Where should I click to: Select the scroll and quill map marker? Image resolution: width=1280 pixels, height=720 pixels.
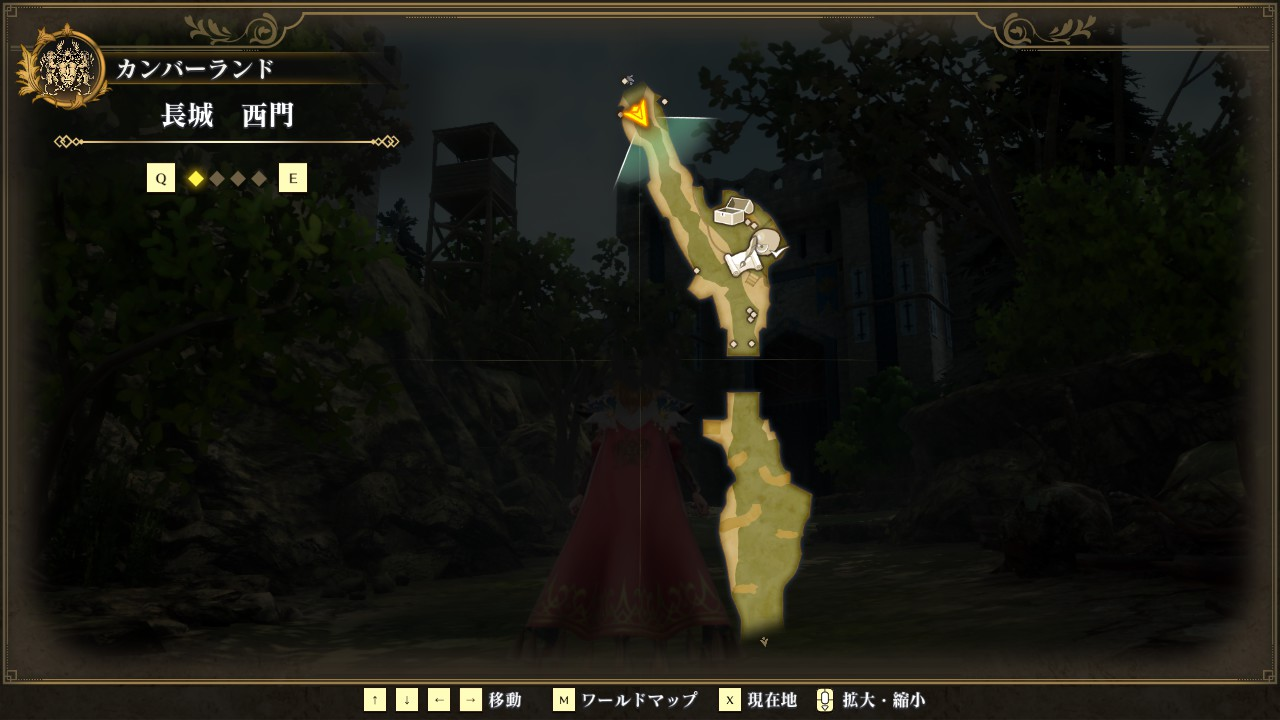[741, 262]
